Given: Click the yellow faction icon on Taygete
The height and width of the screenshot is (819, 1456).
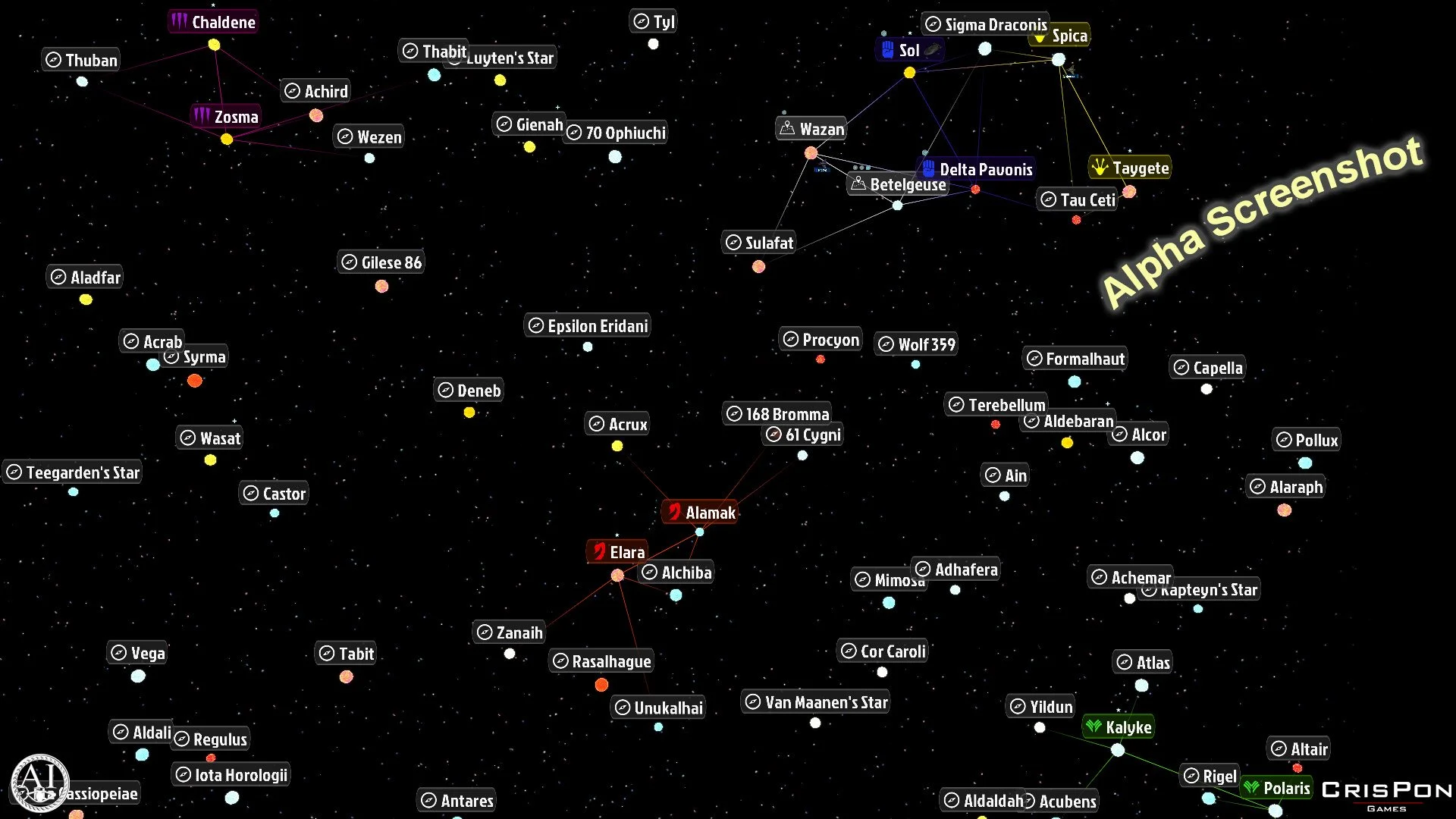Looking at the screenshot, I should 1099,168.
